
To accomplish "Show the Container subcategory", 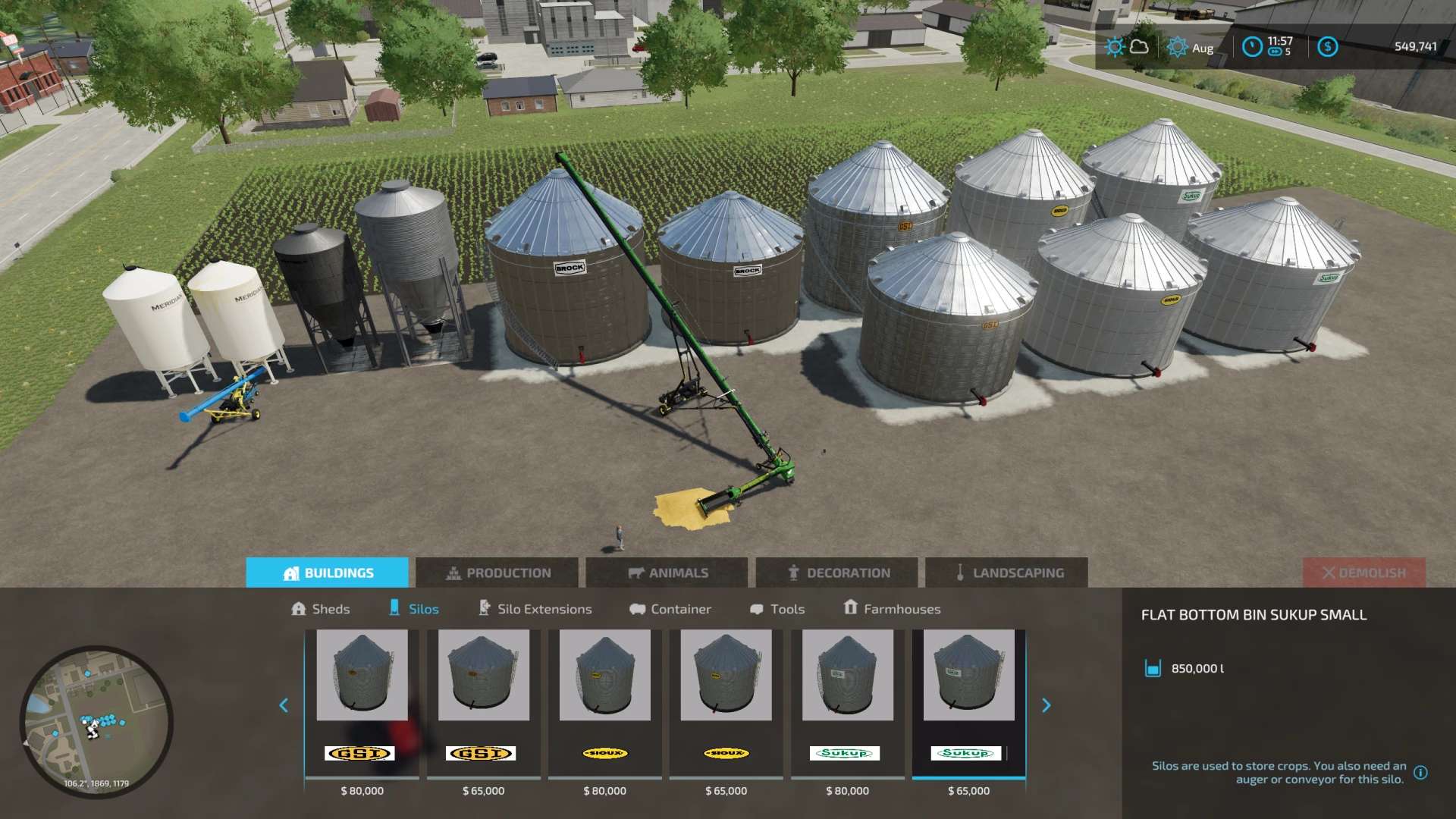I will 670,609.
